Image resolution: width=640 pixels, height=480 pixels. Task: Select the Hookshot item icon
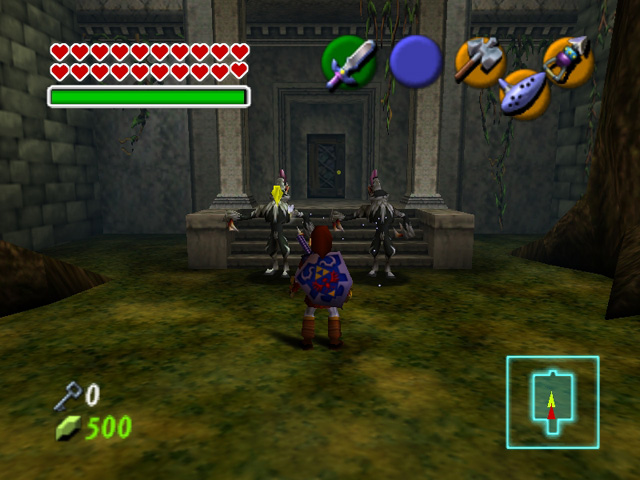(568, 60)
